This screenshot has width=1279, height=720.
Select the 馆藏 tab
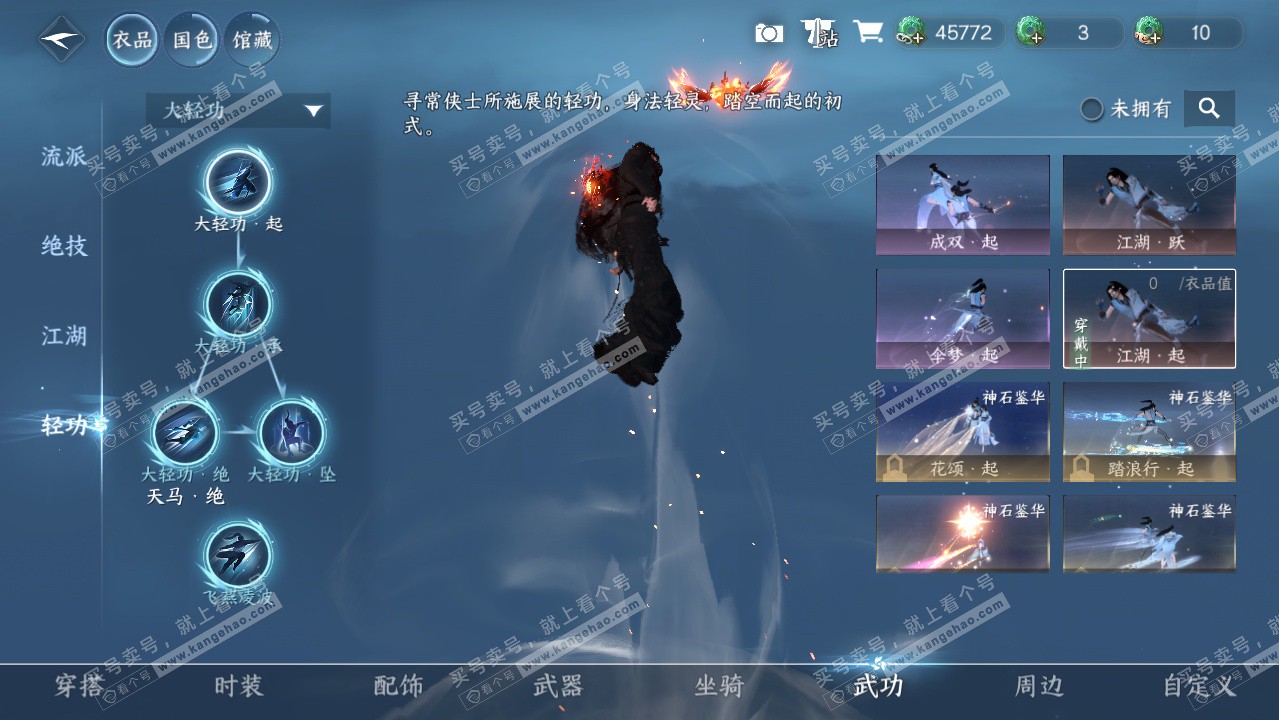[x=252, y=40]
